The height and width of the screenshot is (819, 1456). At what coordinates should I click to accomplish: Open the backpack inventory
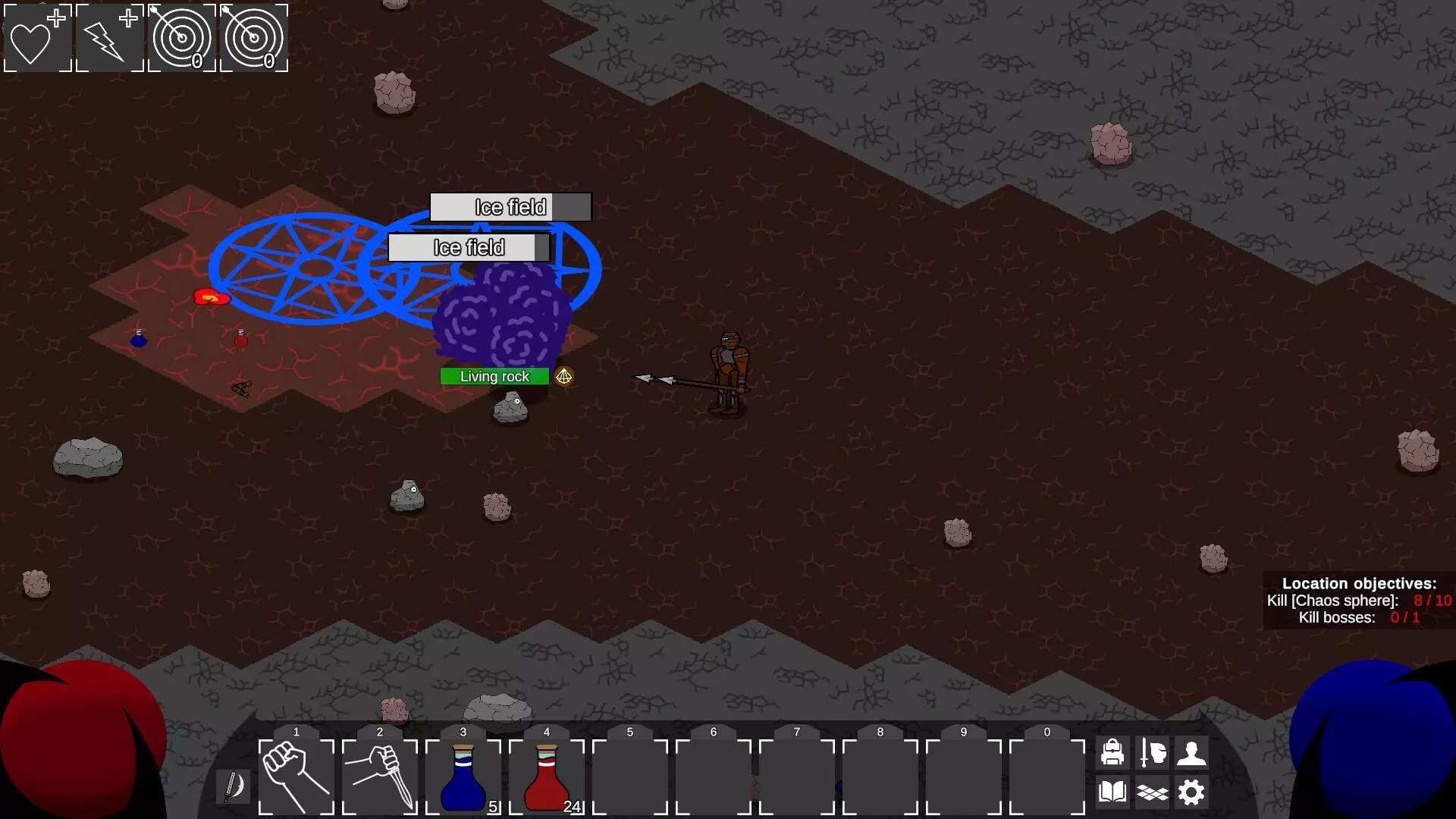1112,752
